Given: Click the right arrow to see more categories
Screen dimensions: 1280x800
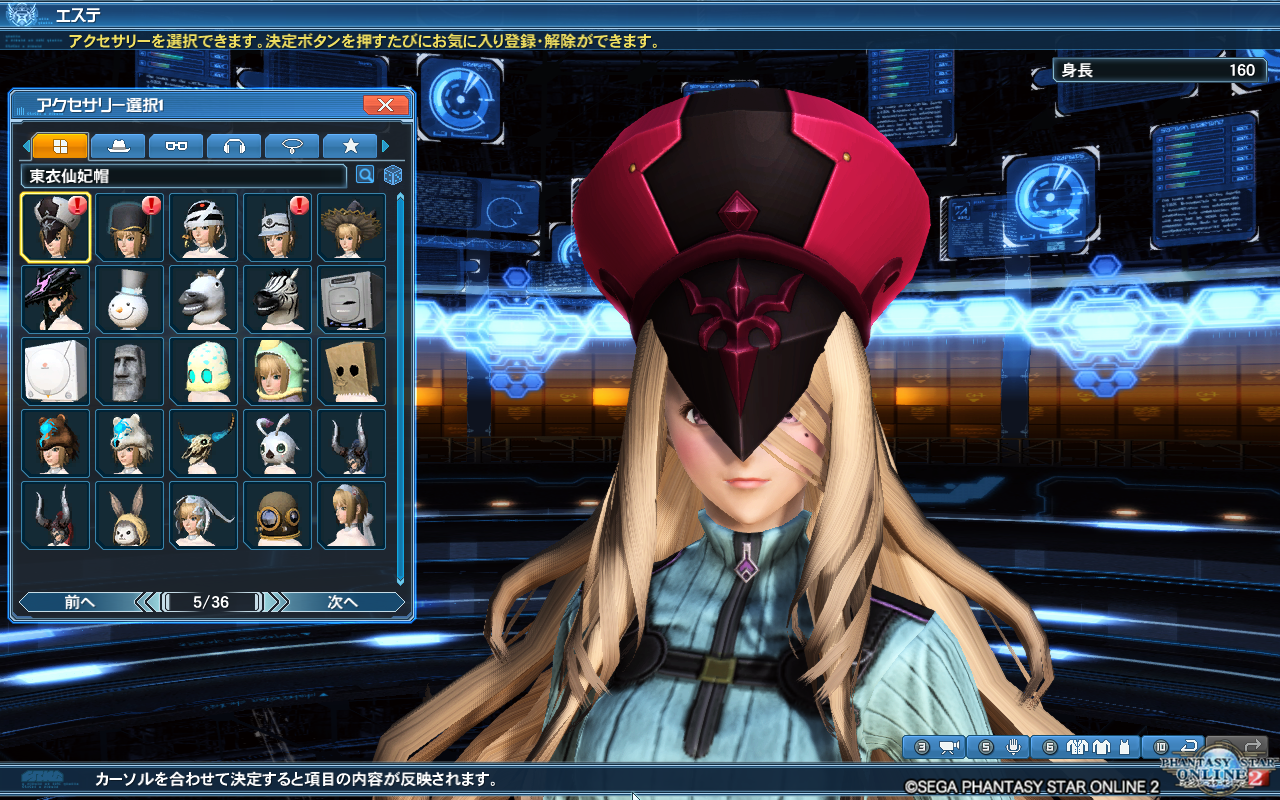Looking at the screenshot, I should 383,145.
